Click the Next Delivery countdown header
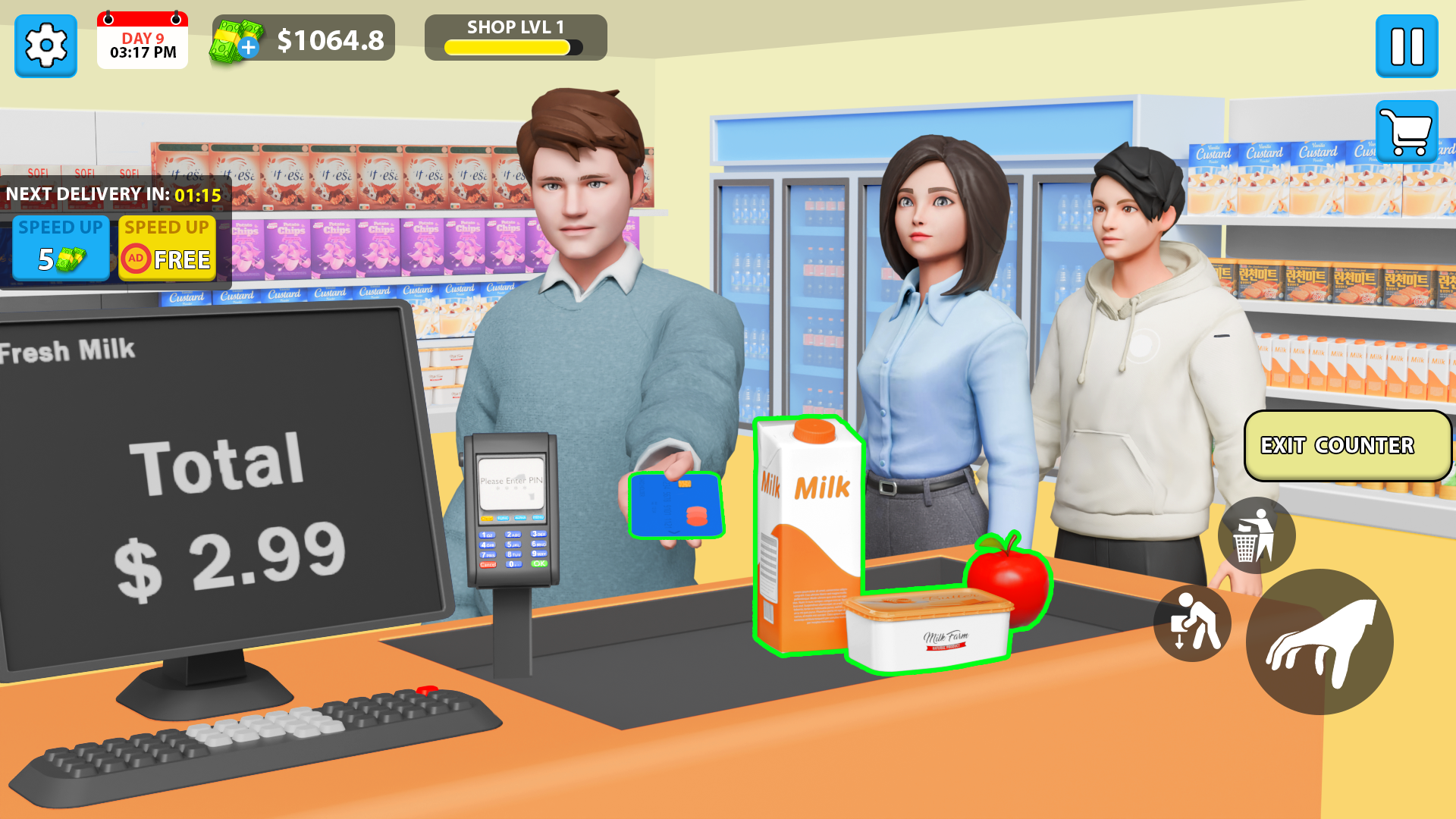Viewport: 1456px width, 819px height. pos(114,194)
